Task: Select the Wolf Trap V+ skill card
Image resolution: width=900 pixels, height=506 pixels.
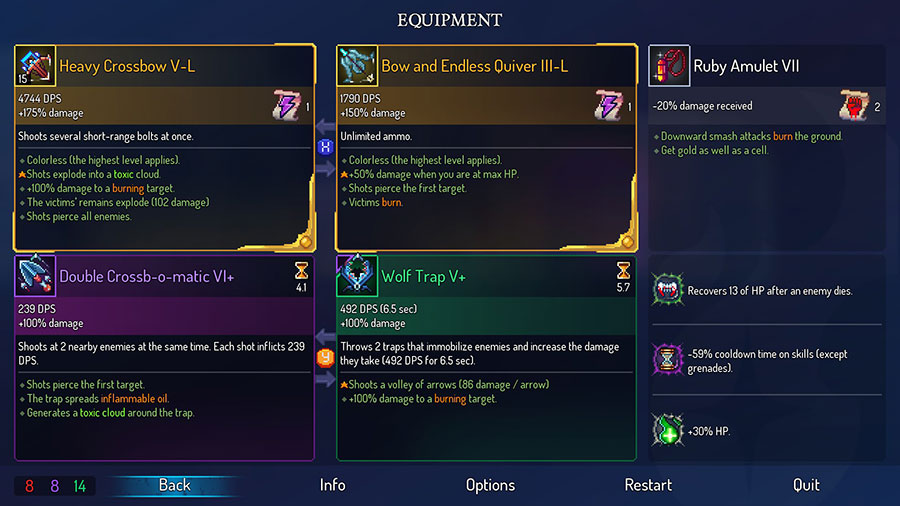Action: (486, 357)
